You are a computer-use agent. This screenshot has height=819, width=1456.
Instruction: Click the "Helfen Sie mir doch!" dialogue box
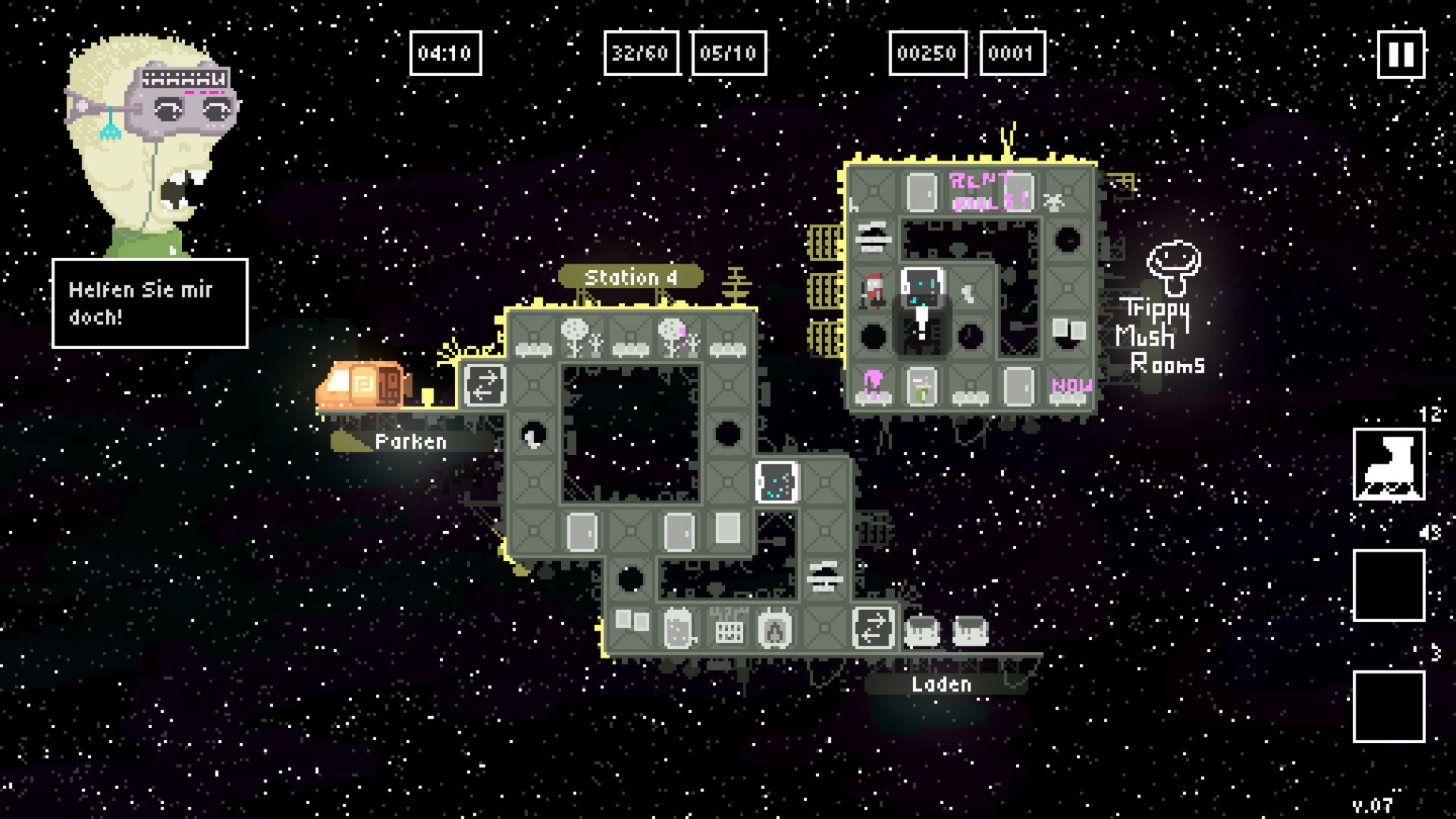click(x=150, y=303)
